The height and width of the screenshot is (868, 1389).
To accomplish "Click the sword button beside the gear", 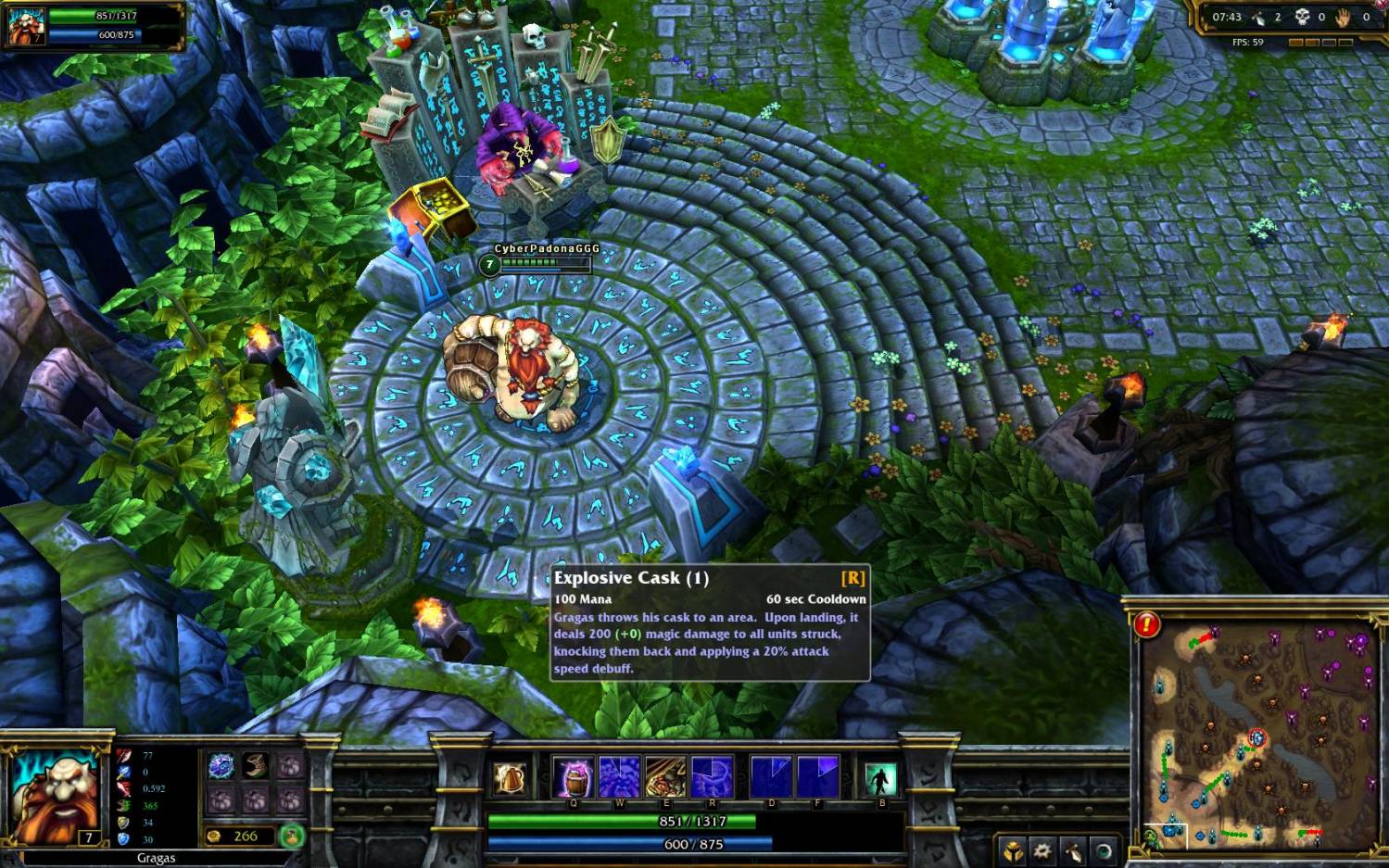I will click(1073, 849).
